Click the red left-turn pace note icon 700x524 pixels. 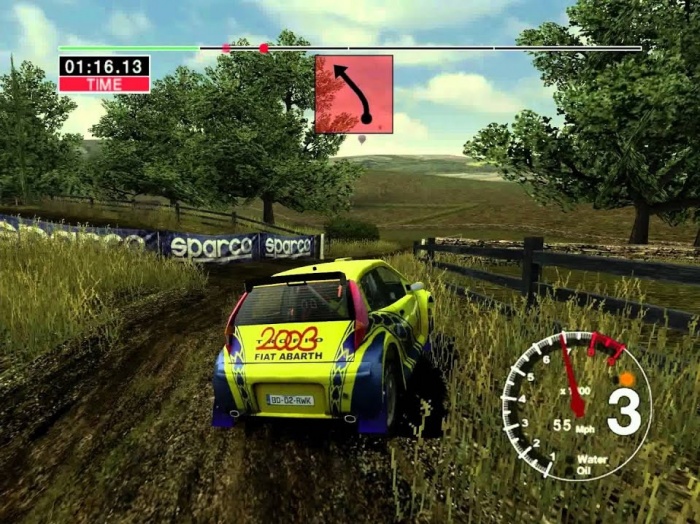[354, 94]
